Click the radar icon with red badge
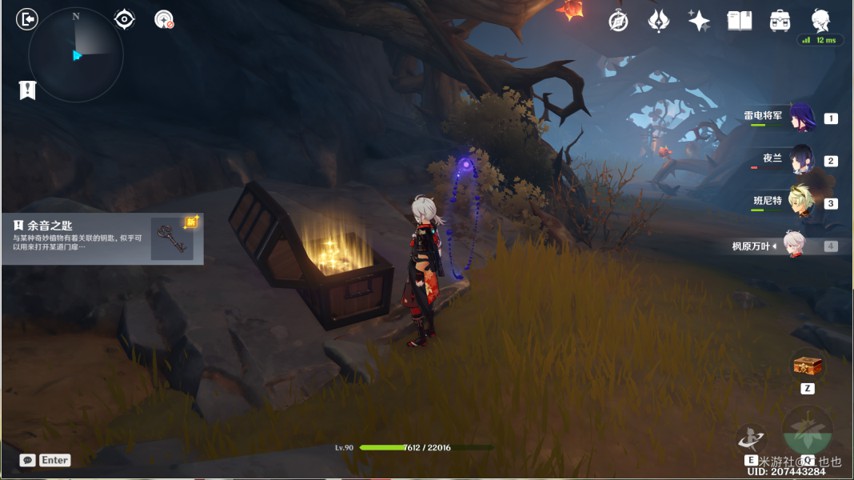Screen dimensions: 854x480 (164, 19)
